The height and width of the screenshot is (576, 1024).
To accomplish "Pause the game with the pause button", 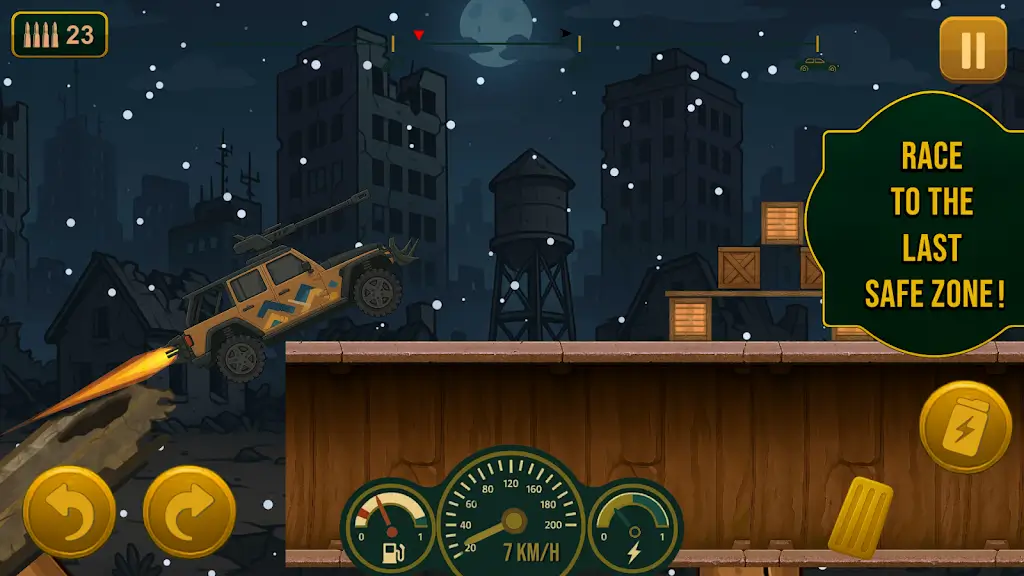I will pyautogui.click(x=973, y=49).
